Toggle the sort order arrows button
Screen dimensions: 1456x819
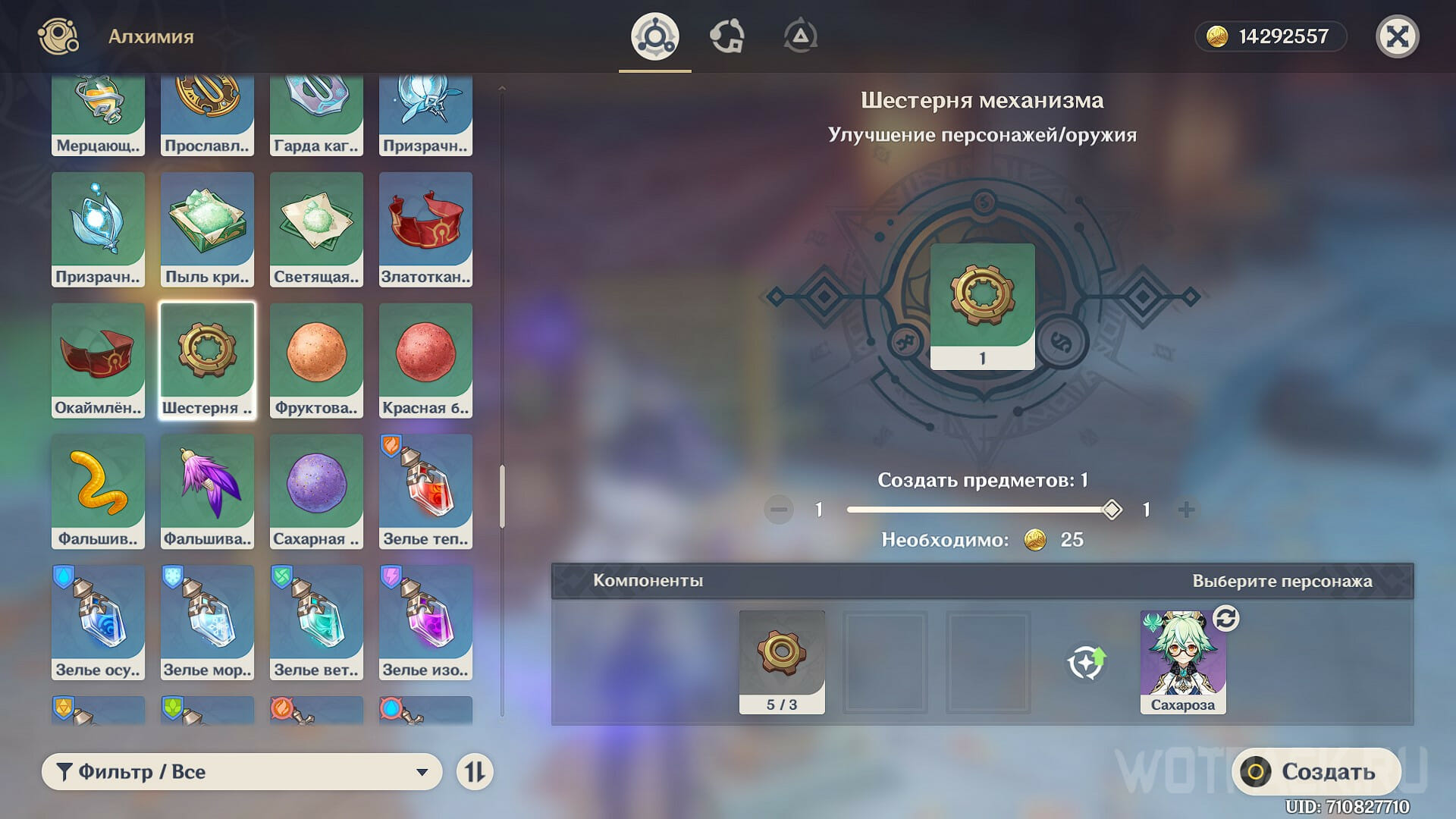[x=475, y=772]
